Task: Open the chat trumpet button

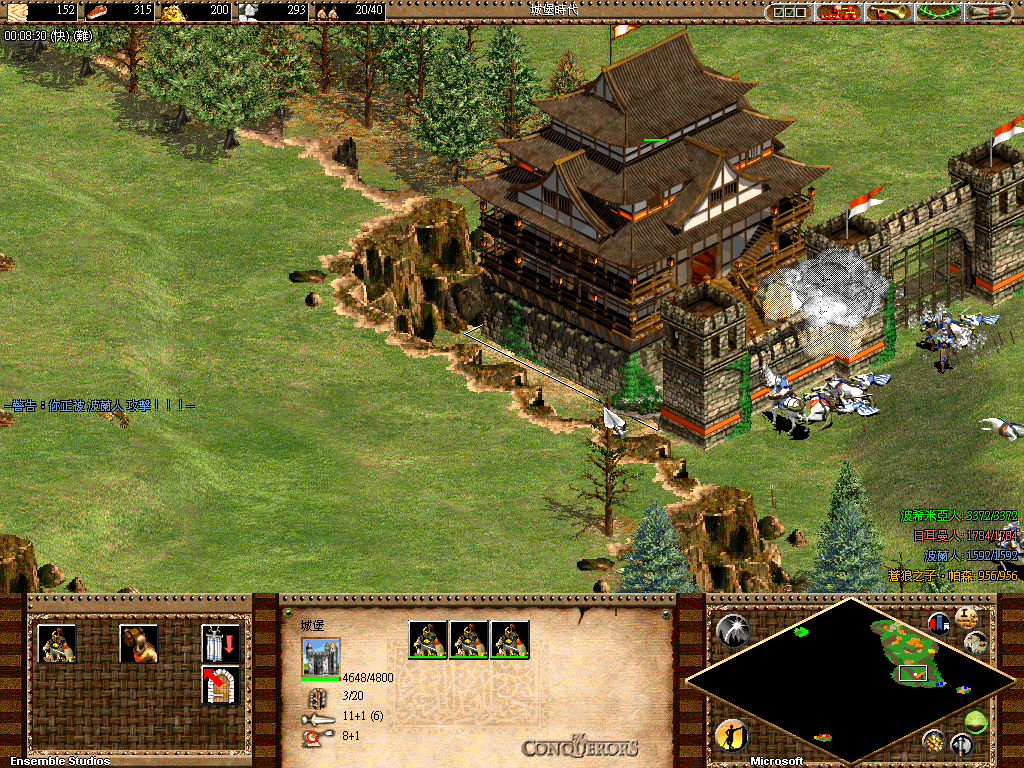Action: (x=889, y=12)
